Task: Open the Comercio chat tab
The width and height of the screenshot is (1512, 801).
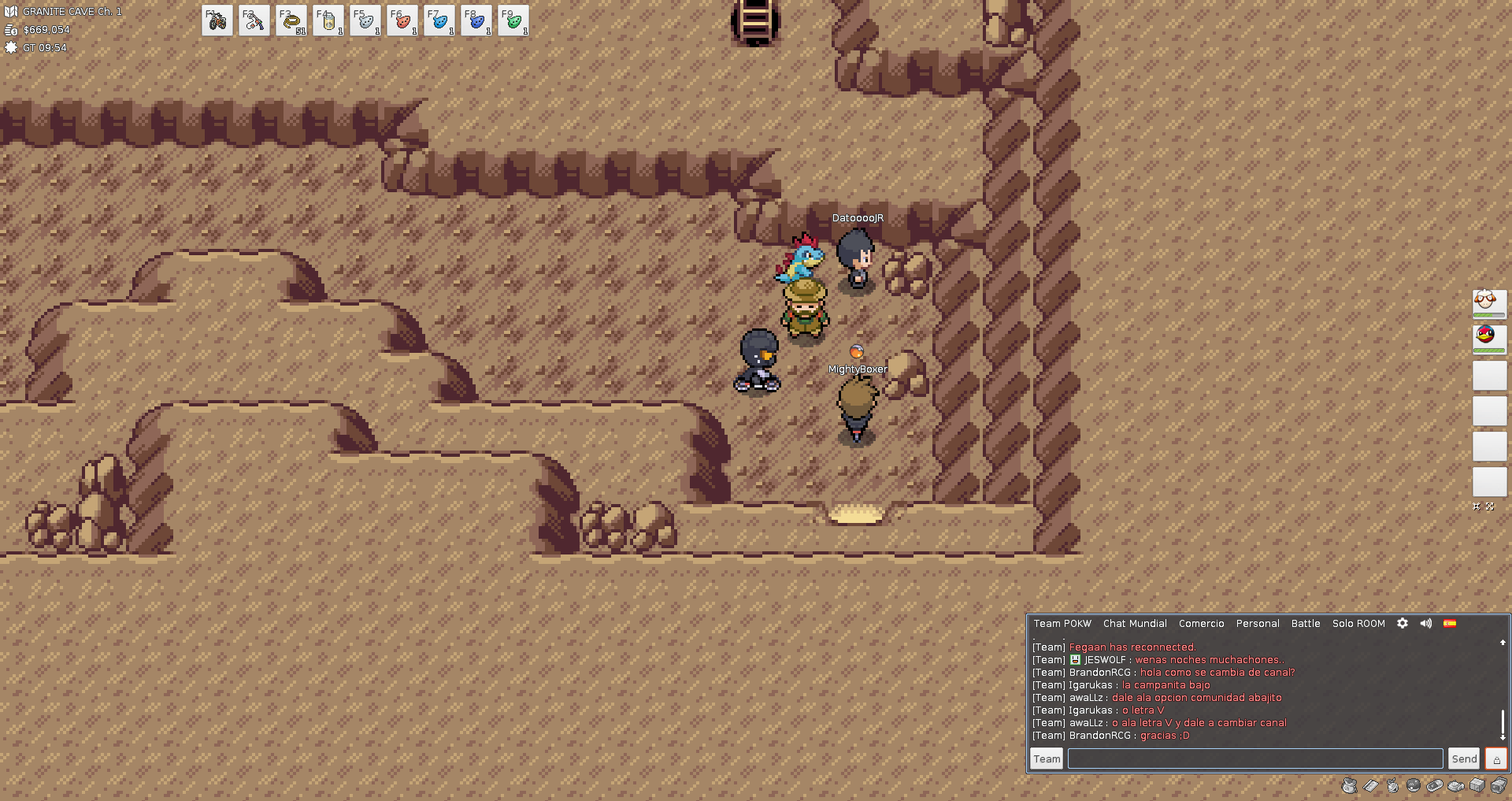Action: [1201, 624]
